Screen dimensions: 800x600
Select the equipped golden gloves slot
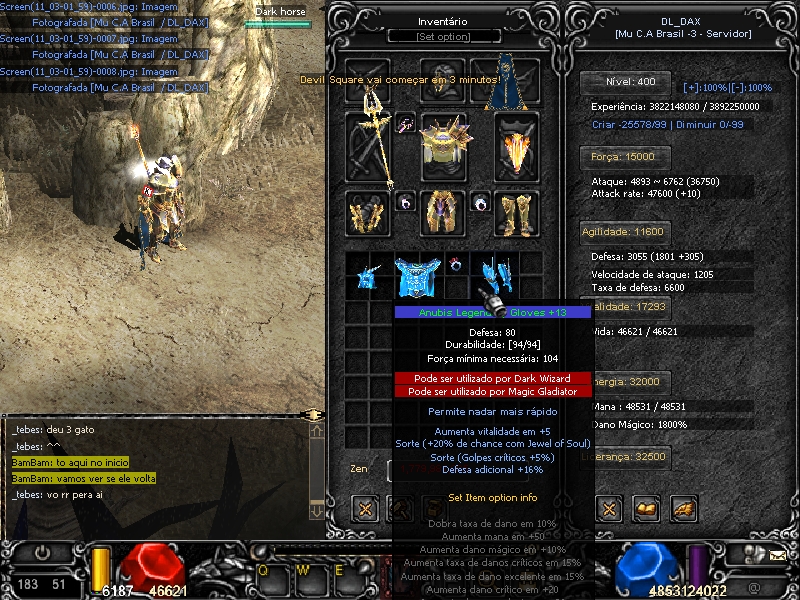tap(368, 213)
